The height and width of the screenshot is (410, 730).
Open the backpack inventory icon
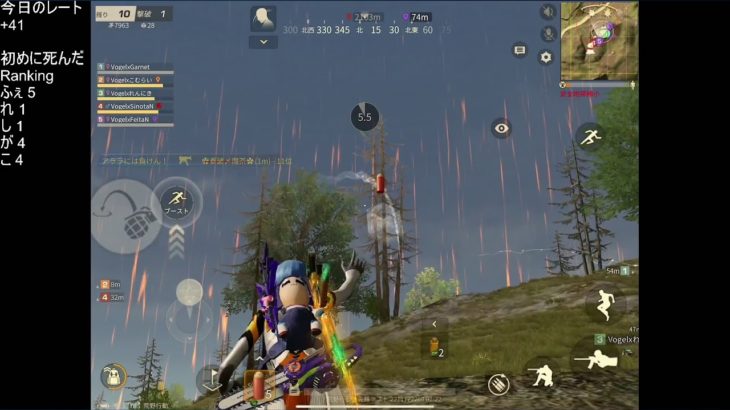click(x=113, y=377)
